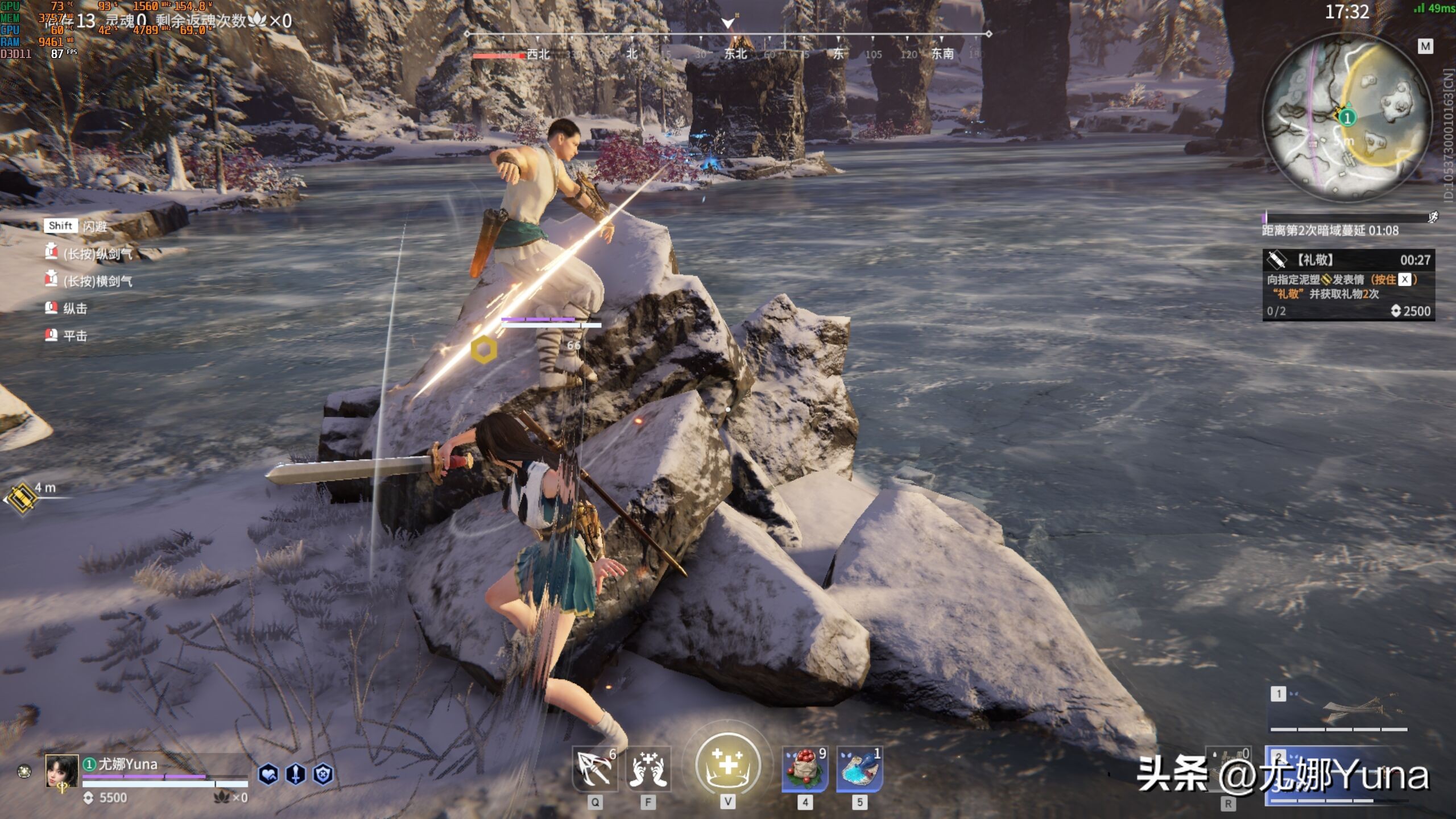This screenshot has height=819, width=1456.
Task: Trigger the golden ultimate ability
Action: coord(728,764)
